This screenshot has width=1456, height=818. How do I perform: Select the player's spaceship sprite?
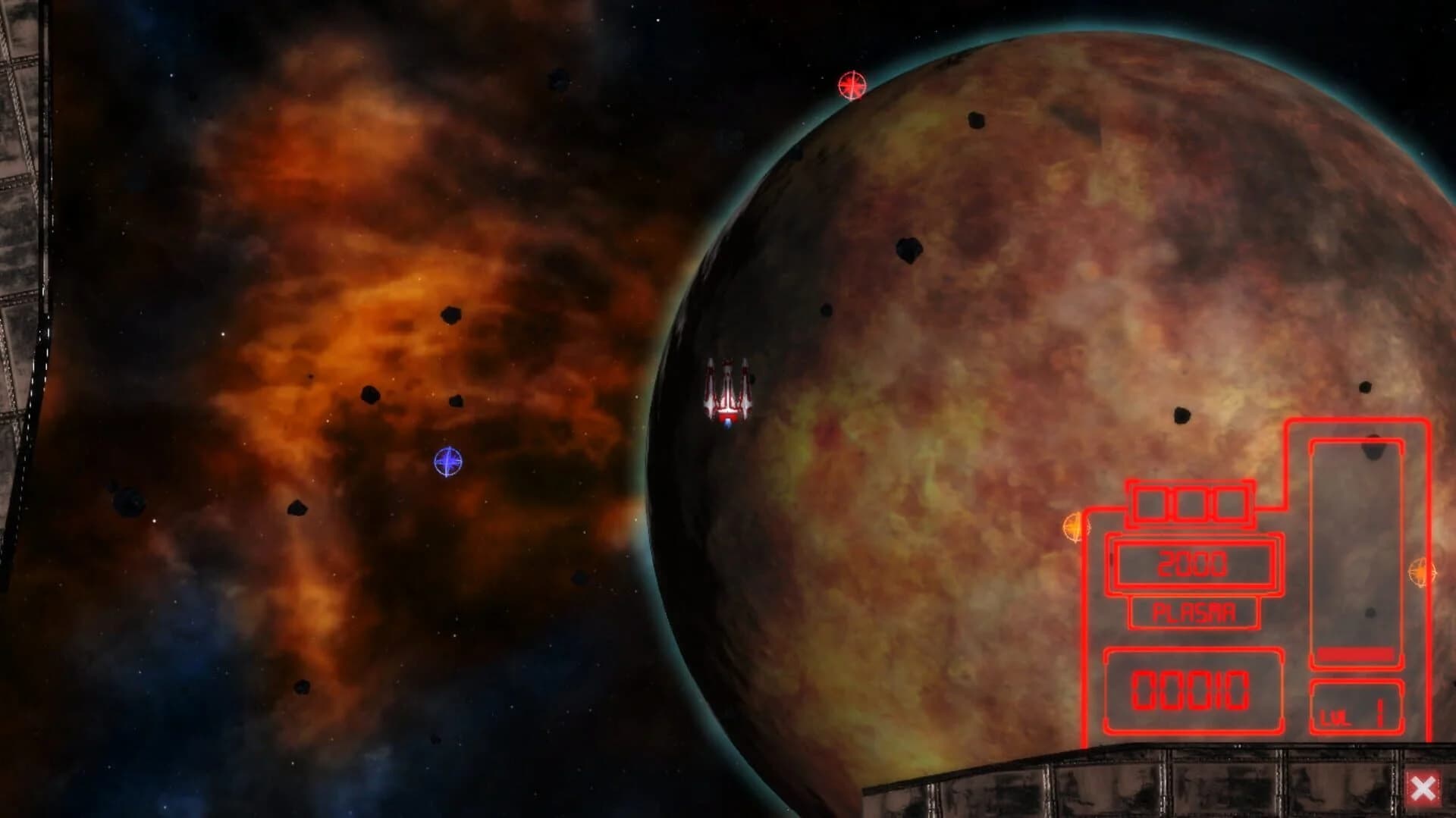(730, 388)
